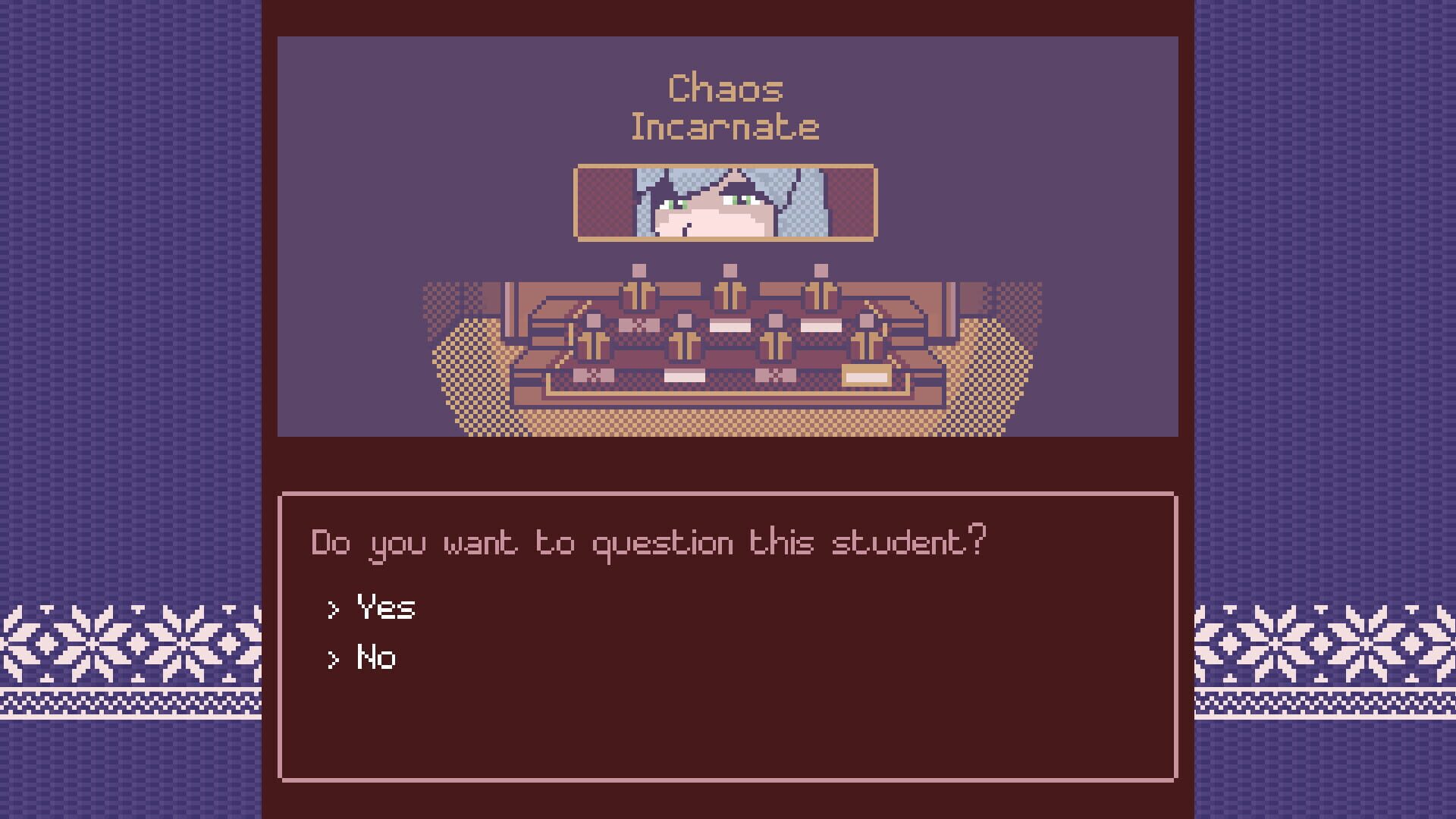Image resolution: width=1456 pixels, height=819 pixels.
Task: Click the student portrait above the classroom
Action: (728, 203)
